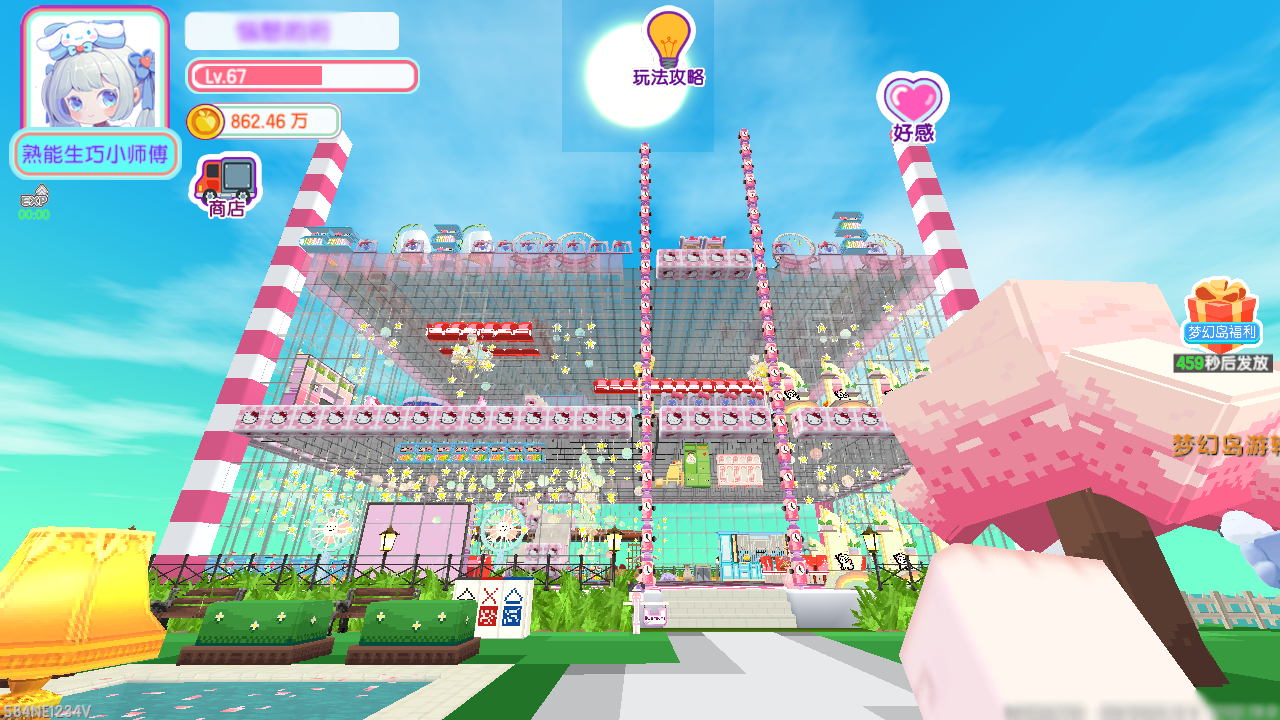Open the 玩法攻略 lightbulb guide
Image resolution: width=1280 pixels, height=720 pixels.
668,47
